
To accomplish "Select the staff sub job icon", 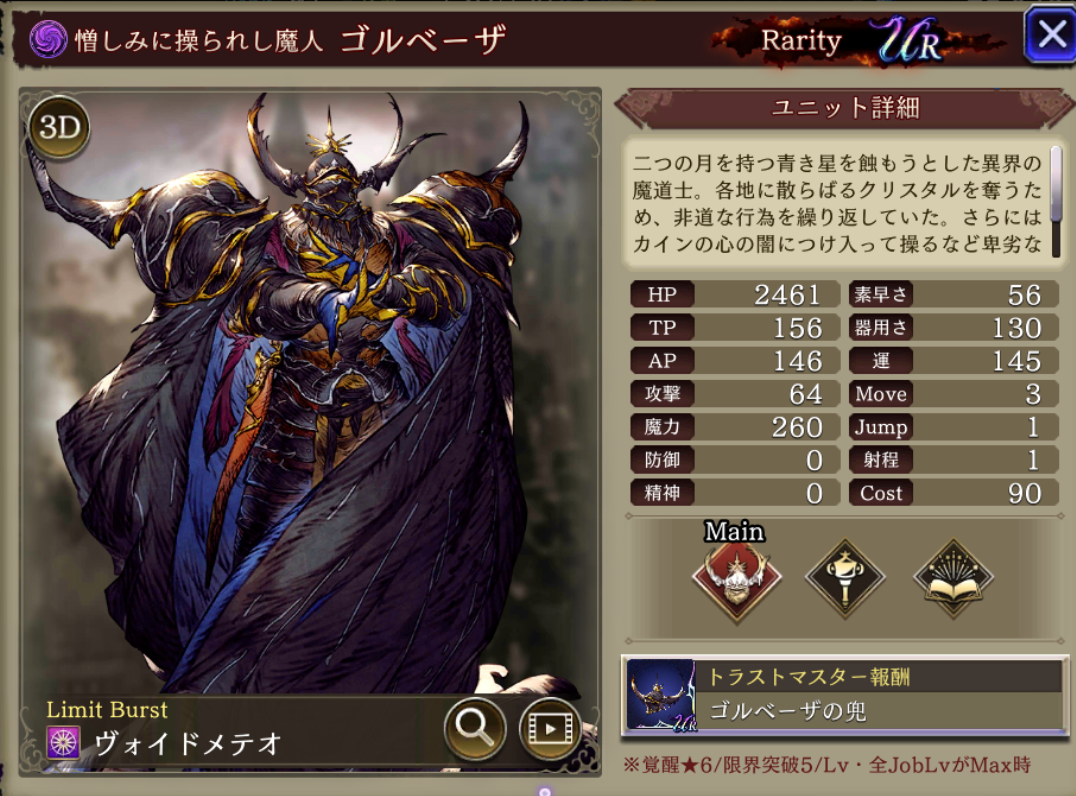I will click(845, 578).
